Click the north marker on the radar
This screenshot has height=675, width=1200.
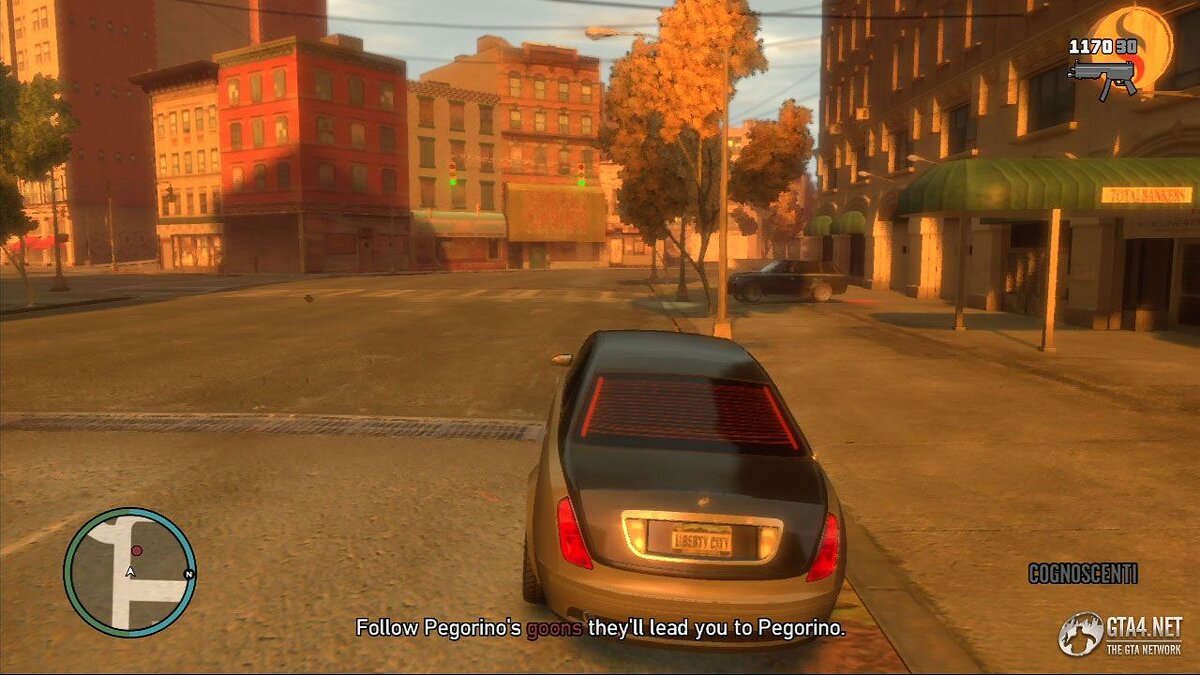[x=188, y=574]
